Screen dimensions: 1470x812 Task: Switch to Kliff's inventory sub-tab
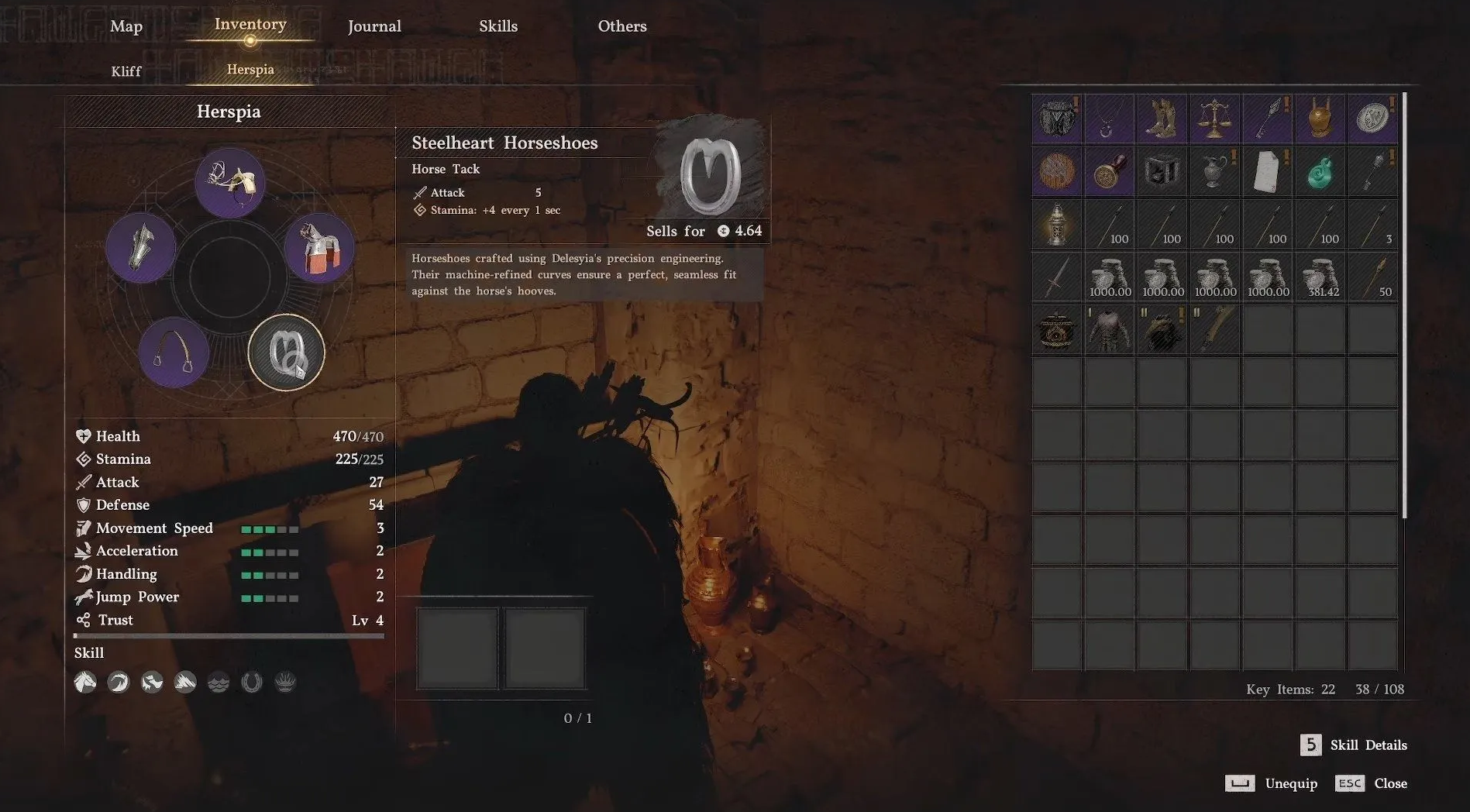(126, 71)
